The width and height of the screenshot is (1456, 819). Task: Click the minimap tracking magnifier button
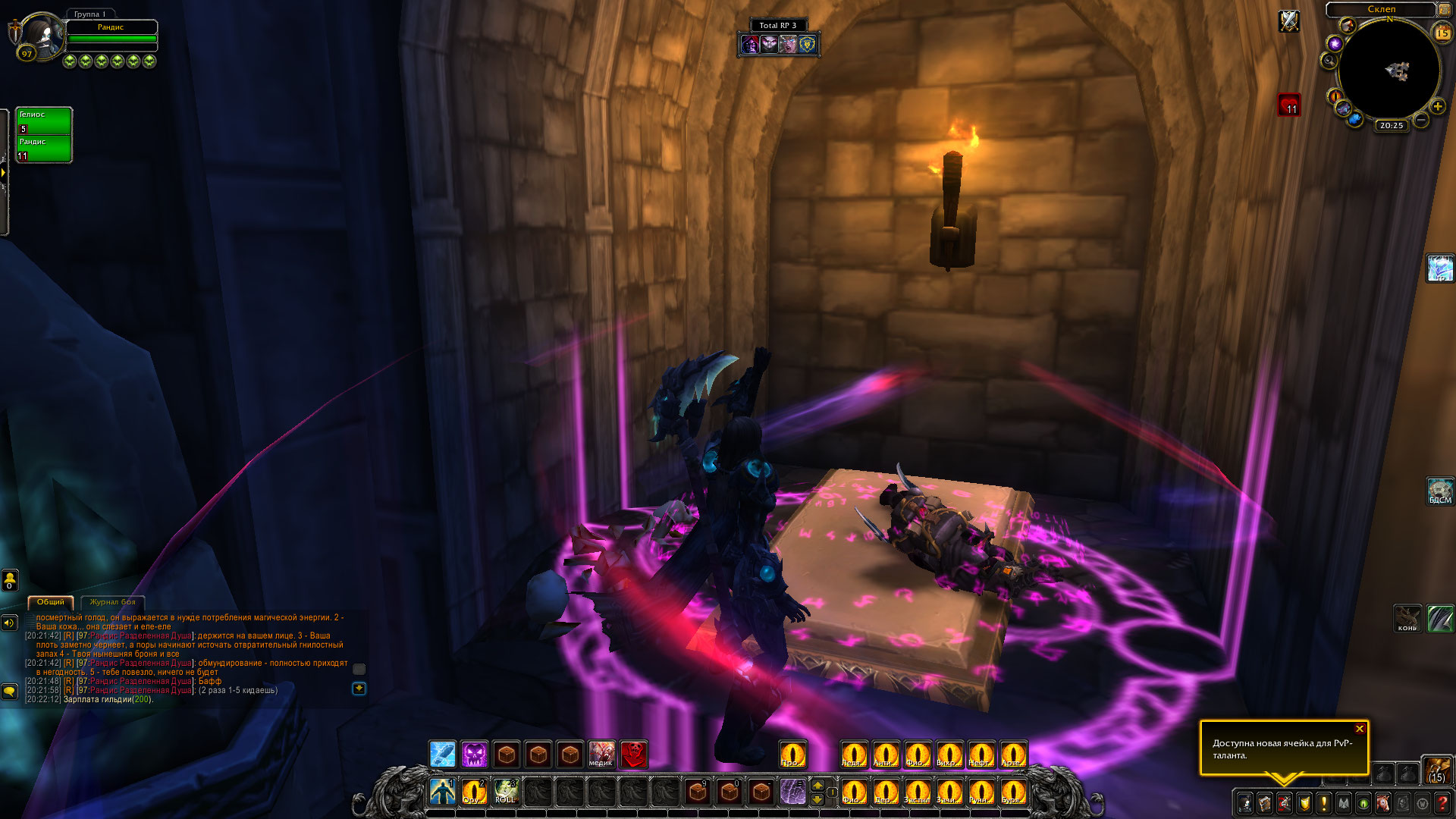[1329, 61]
